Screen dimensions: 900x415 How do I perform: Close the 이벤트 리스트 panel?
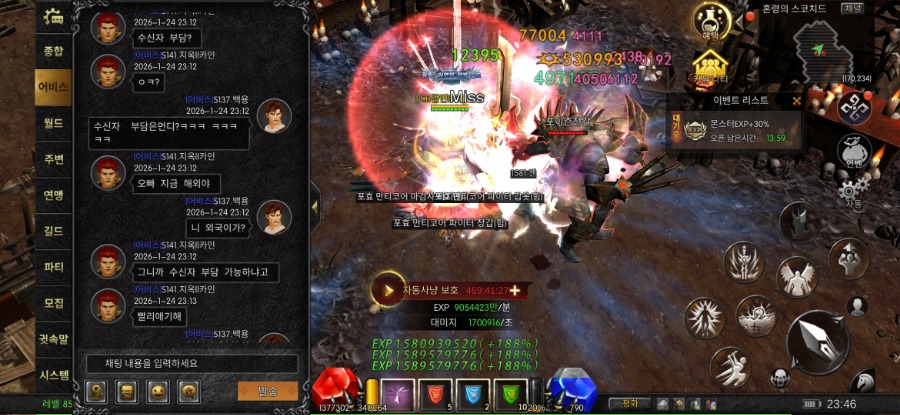pyautogui.click(x=796, y=100)
